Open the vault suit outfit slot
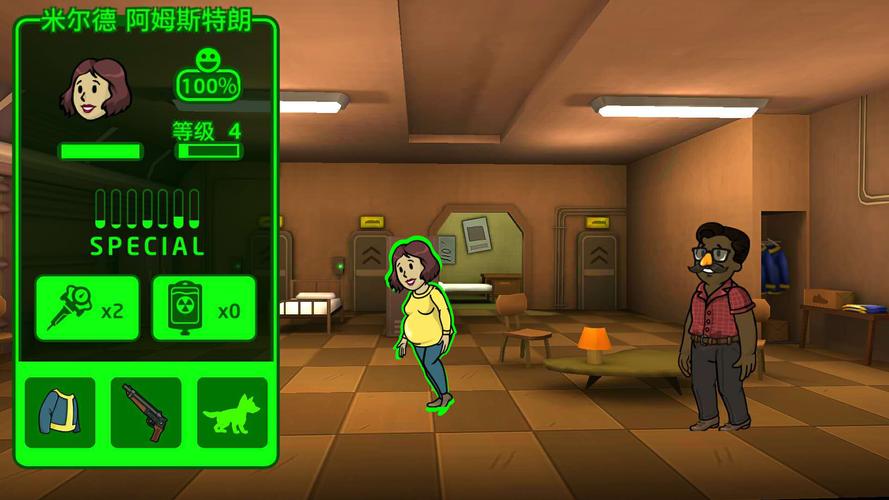The height and width of the screenshot is (500, 889). [60, 412]
